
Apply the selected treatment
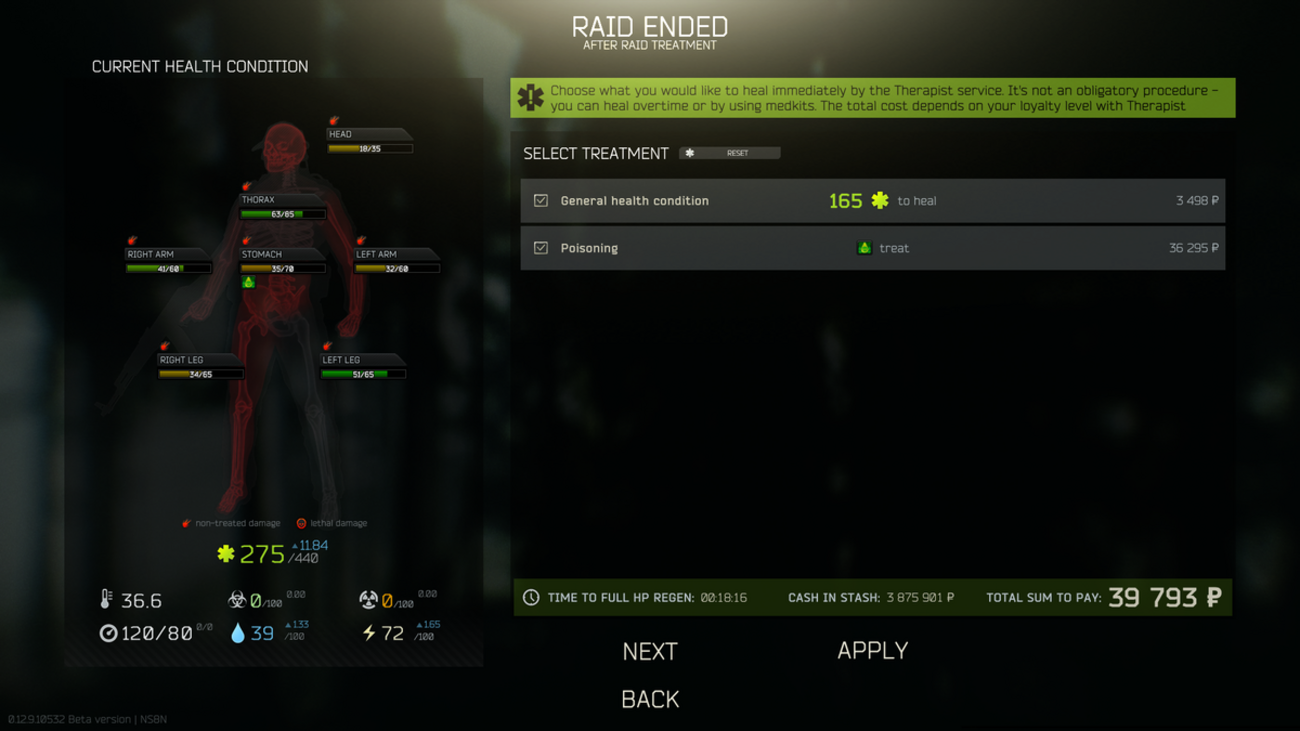[872, 651]
